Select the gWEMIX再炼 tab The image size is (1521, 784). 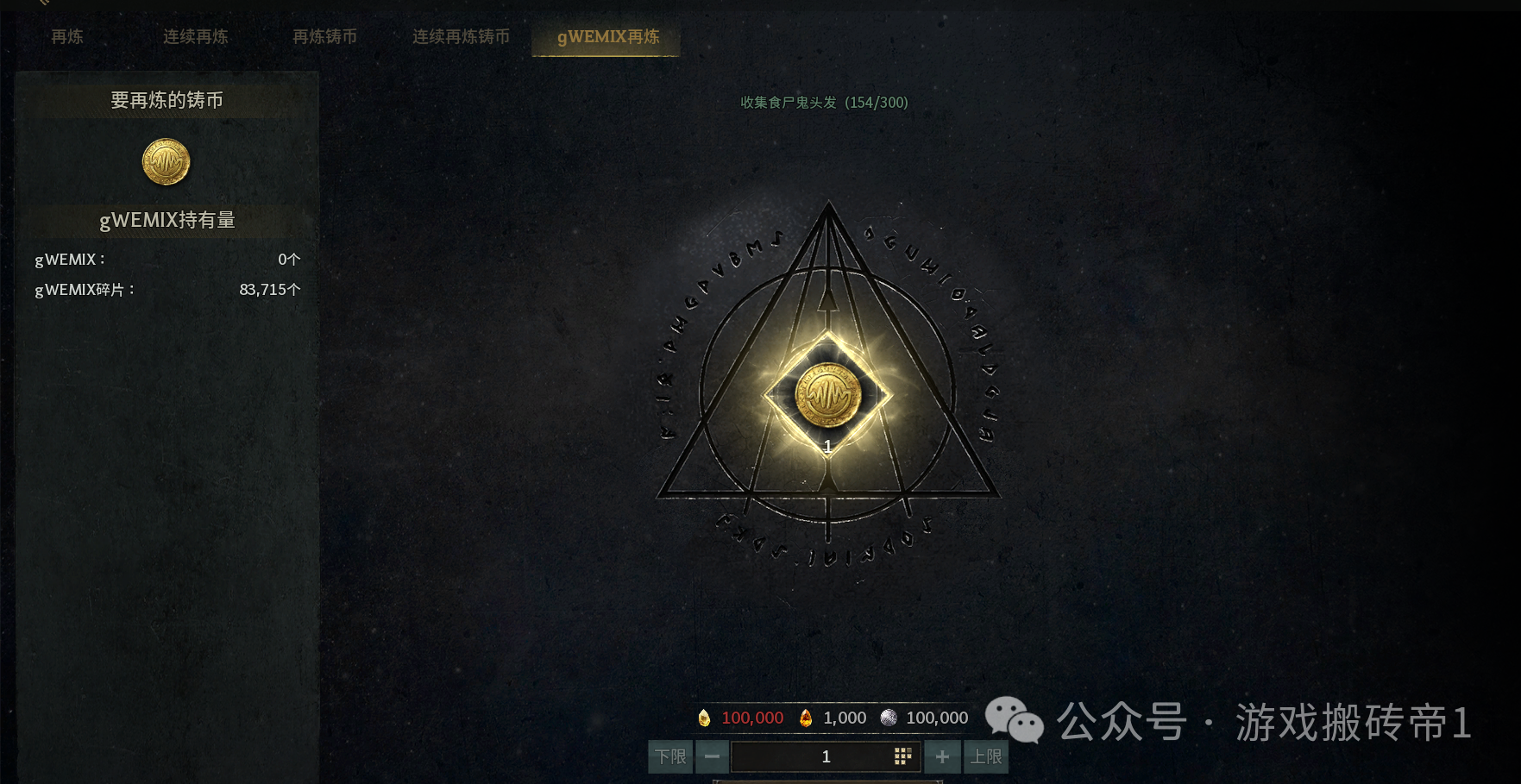pyautogui.click(x=607, y=37)
